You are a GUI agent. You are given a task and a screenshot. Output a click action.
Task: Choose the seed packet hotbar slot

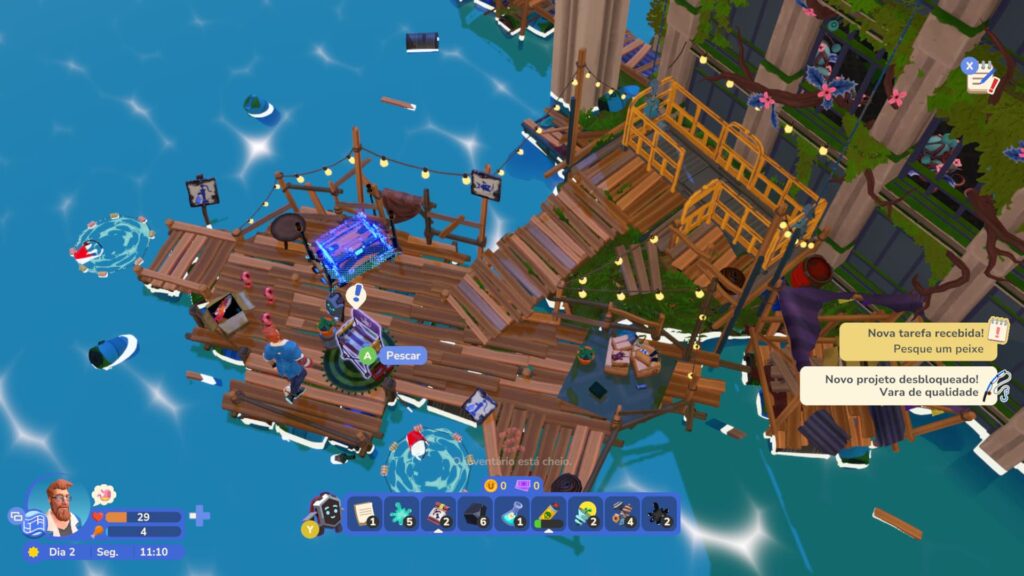coord(438,514)
